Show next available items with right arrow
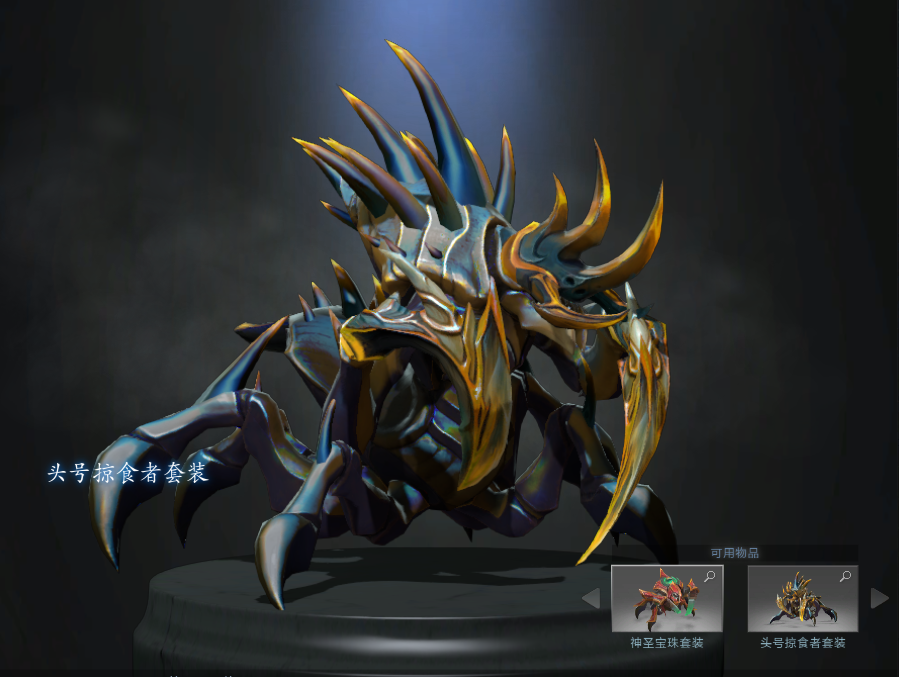This screenshot has height=677, width=899. pos(879,598)
